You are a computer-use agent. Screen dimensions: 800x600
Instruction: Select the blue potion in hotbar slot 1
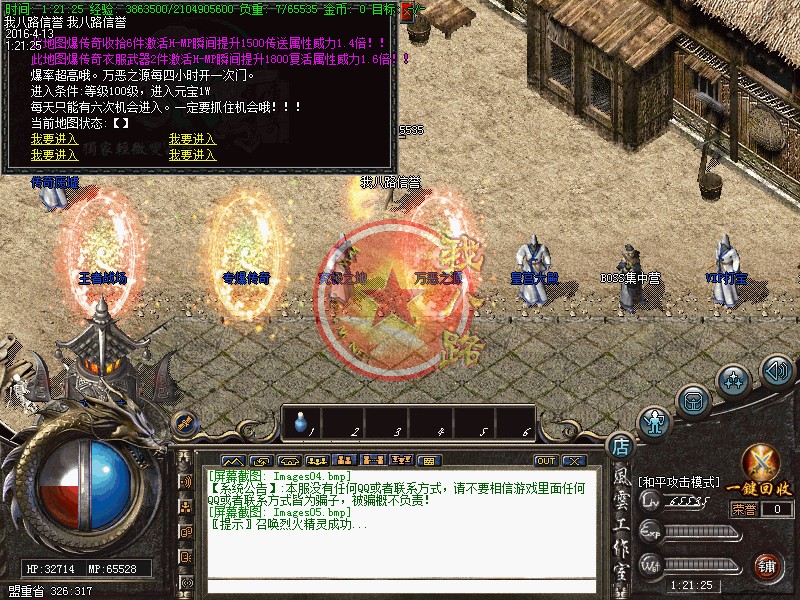pyautogui.click(x=300, y=424)
